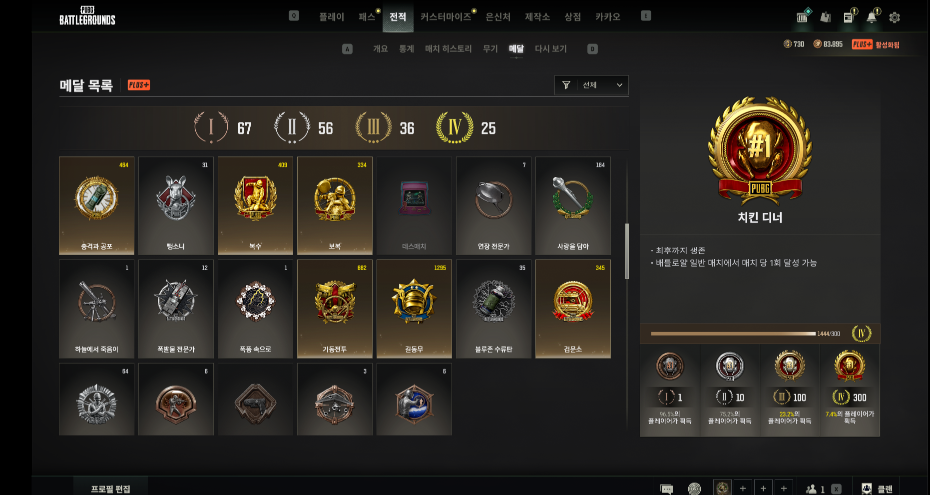Open the medal filter dropdown
This screenshot has height=495, width=930.
591,86
